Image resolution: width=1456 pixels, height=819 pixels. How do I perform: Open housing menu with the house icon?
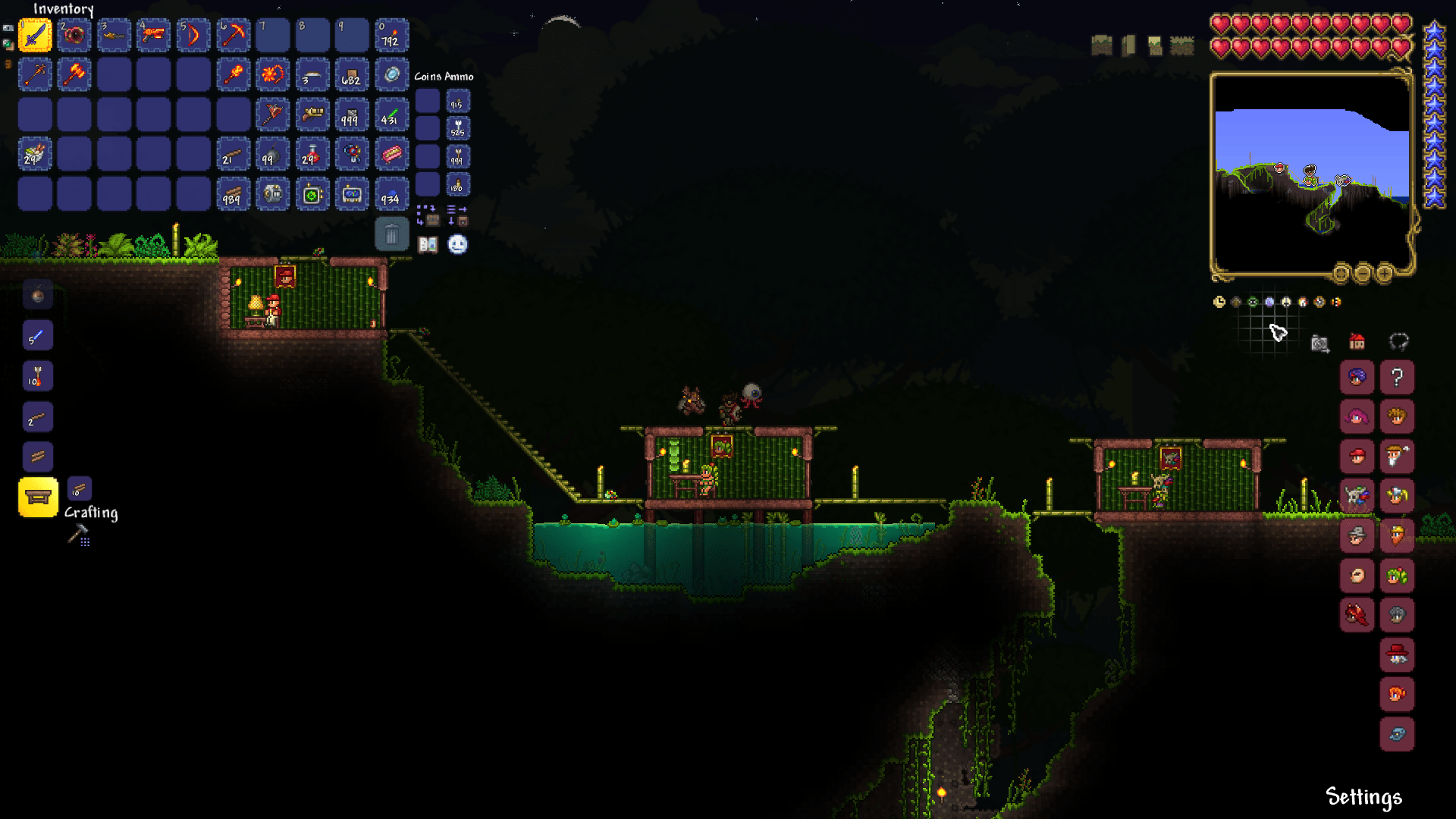[1357, 343]
